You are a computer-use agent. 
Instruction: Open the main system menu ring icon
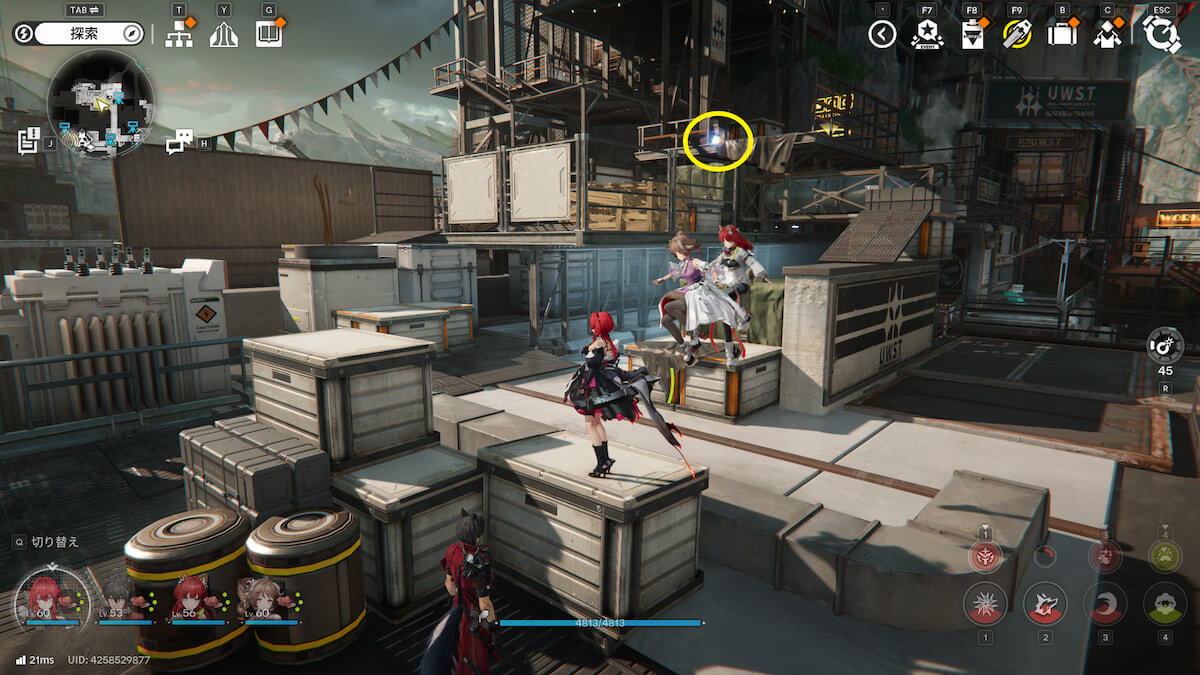(1162, 34)
